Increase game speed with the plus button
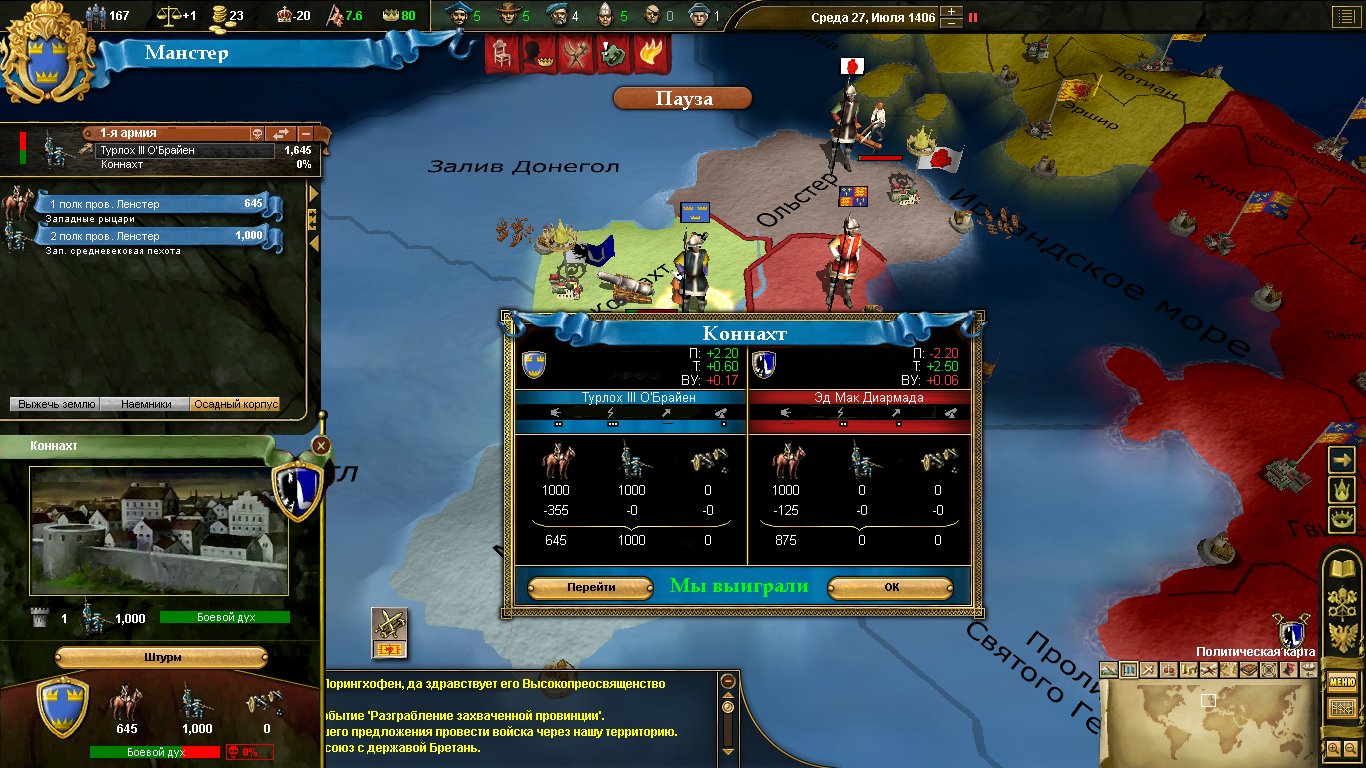The height and width of the screenshot is (768, 1366). 952,11
